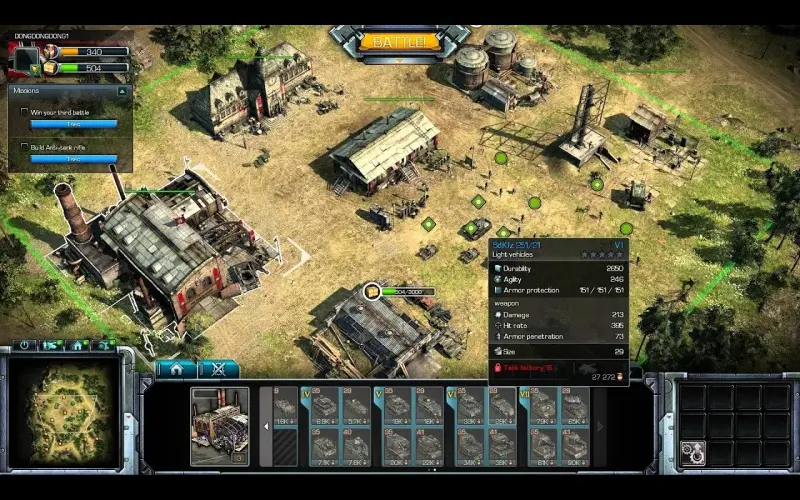The width and height of the screenshot is (800, 500).
Task: Open the power button menu above the minimap
Action: coord(27,345)
